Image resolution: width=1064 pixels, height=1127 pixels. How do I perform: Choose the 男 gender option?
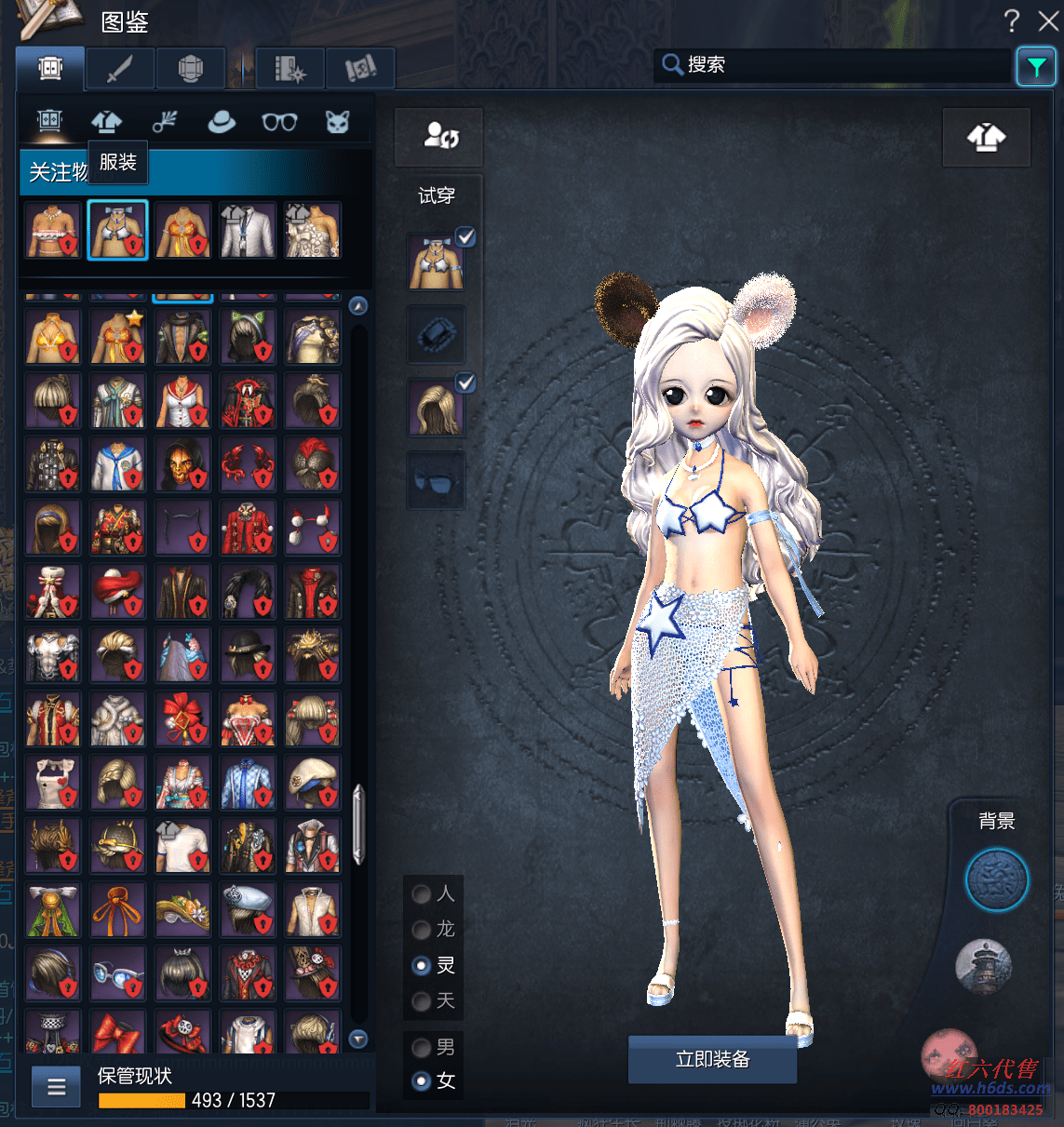(x=422, y=1048)
